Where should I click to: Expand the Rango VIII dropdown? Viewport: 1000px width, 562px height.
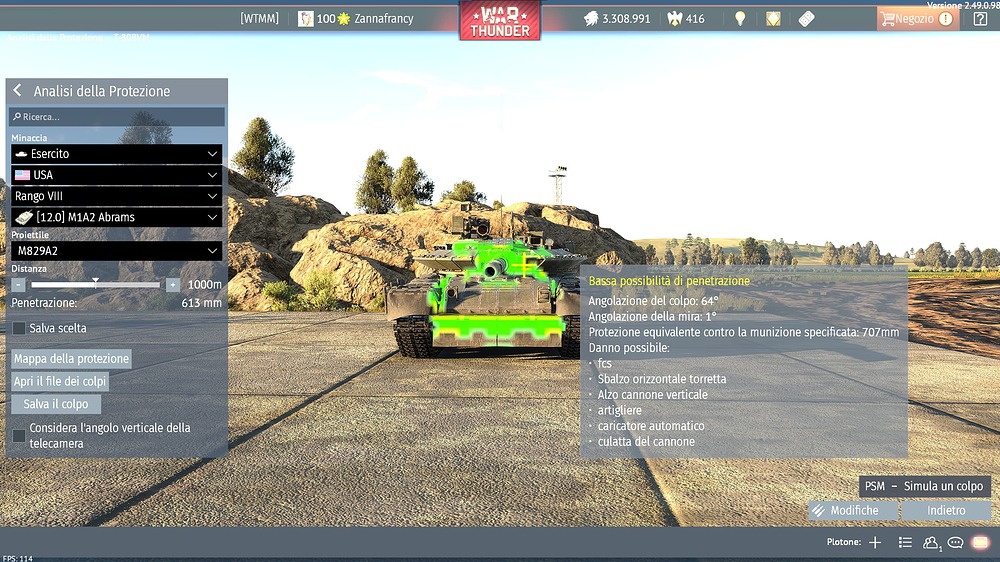coord(116,196)
